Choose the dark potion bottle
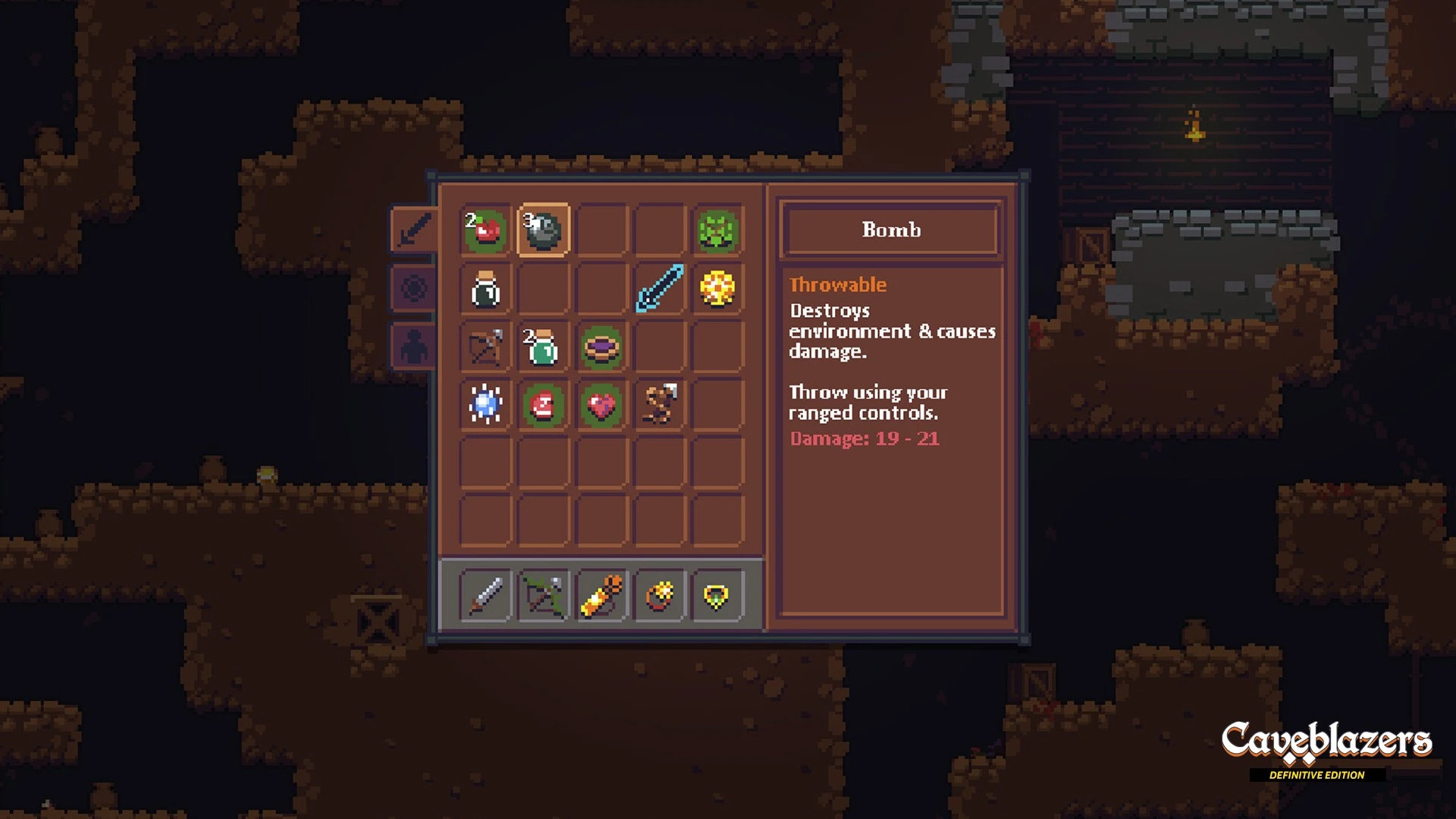Viewport: 1456px width, 819px height. (x=485, y=289)
